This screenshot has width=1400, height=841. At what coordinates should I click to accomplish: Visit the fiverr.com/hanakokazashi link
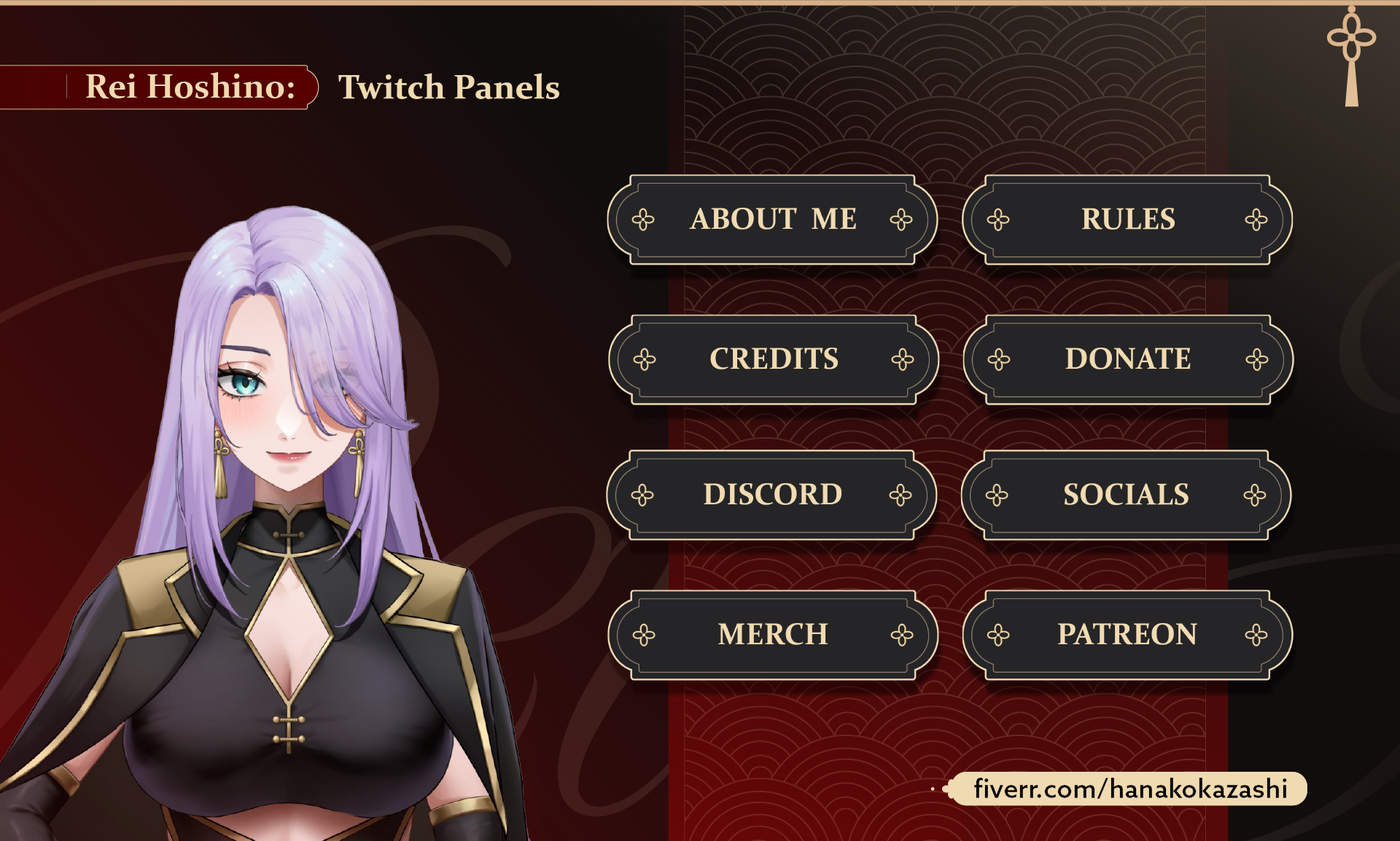click(x=1129, y=789)
